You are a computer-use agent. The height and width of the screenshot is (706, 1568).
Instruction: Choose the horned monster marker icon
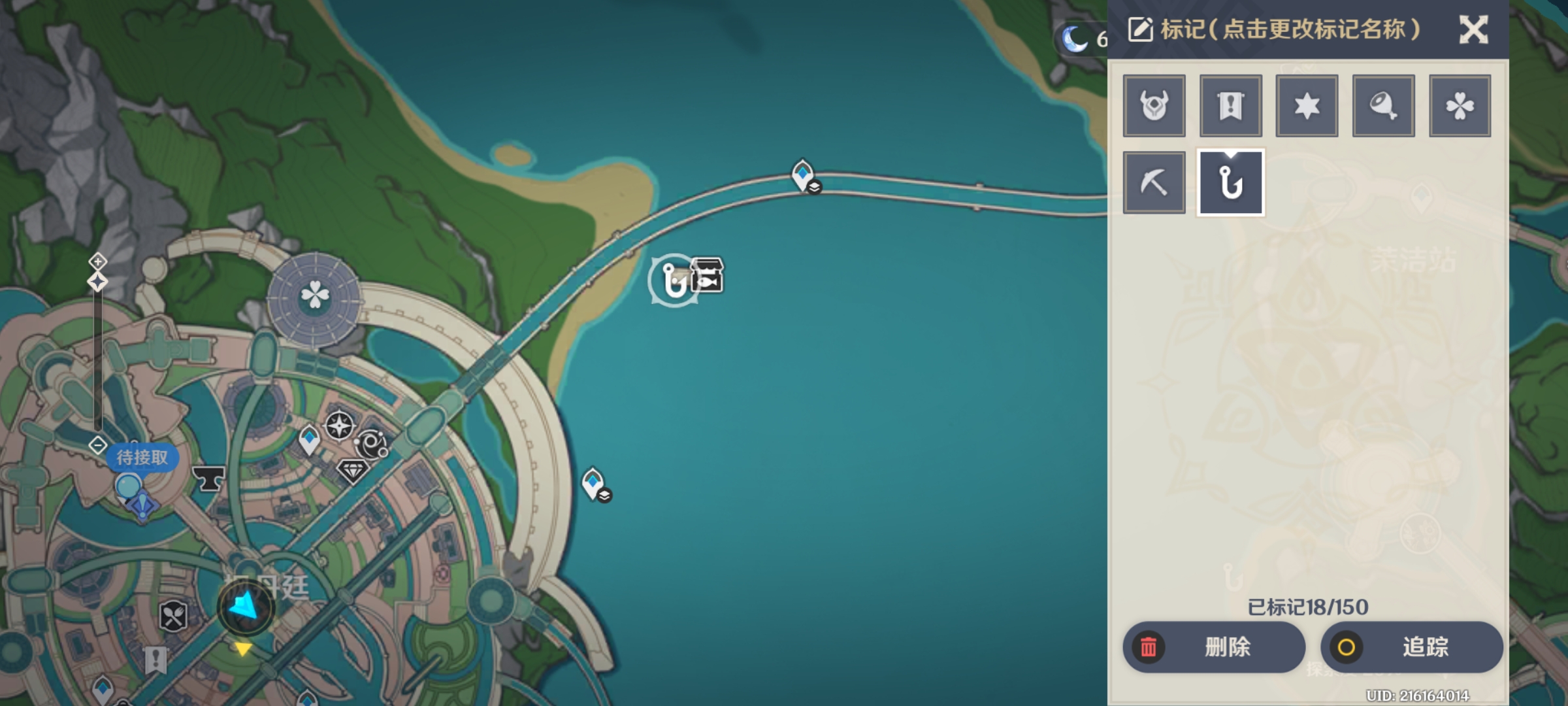click(1154, 106)
